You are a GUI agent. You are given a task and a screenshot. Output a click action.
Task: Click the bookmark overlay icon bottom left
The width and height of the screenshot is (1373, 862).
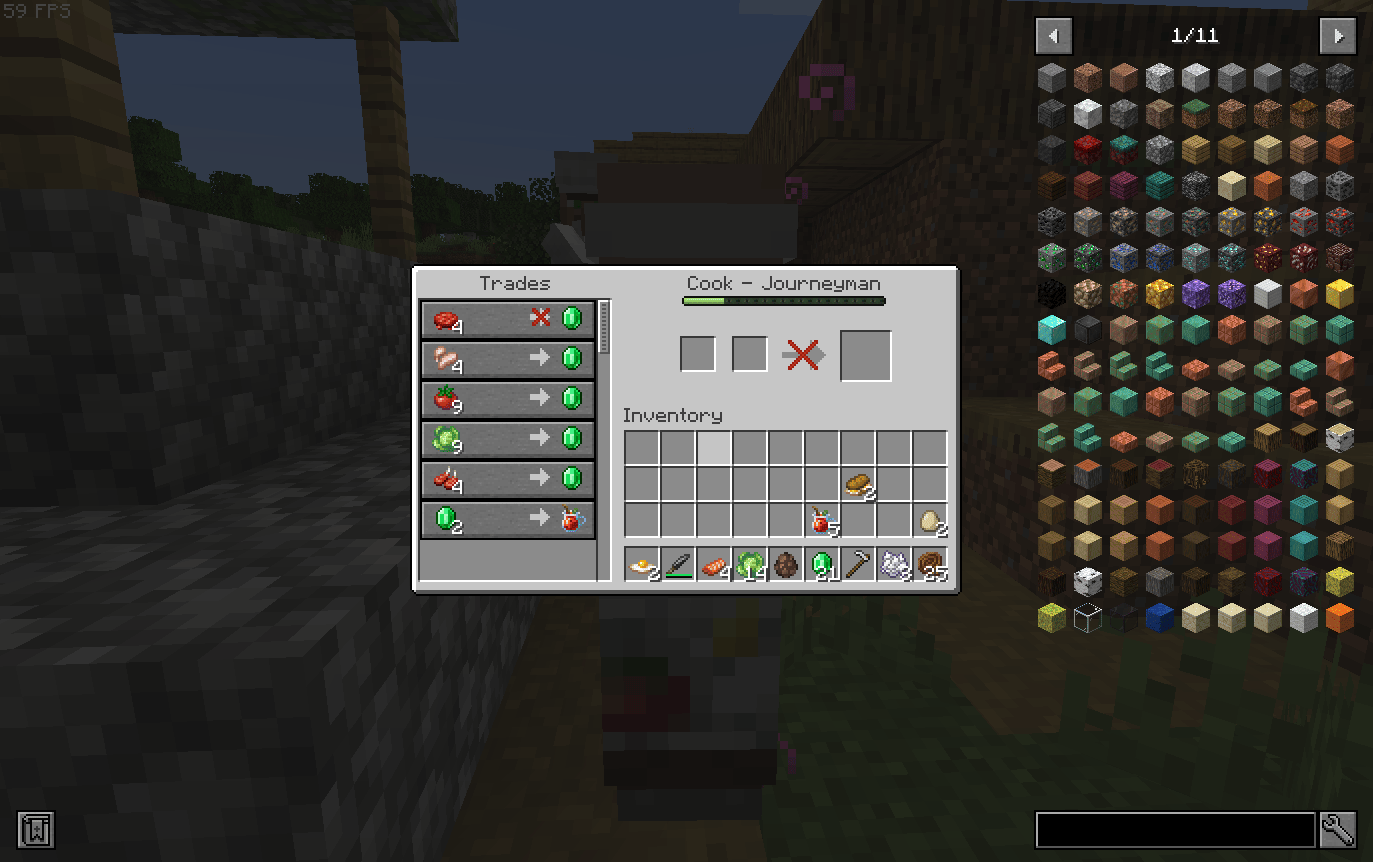[x=37, y=830]
